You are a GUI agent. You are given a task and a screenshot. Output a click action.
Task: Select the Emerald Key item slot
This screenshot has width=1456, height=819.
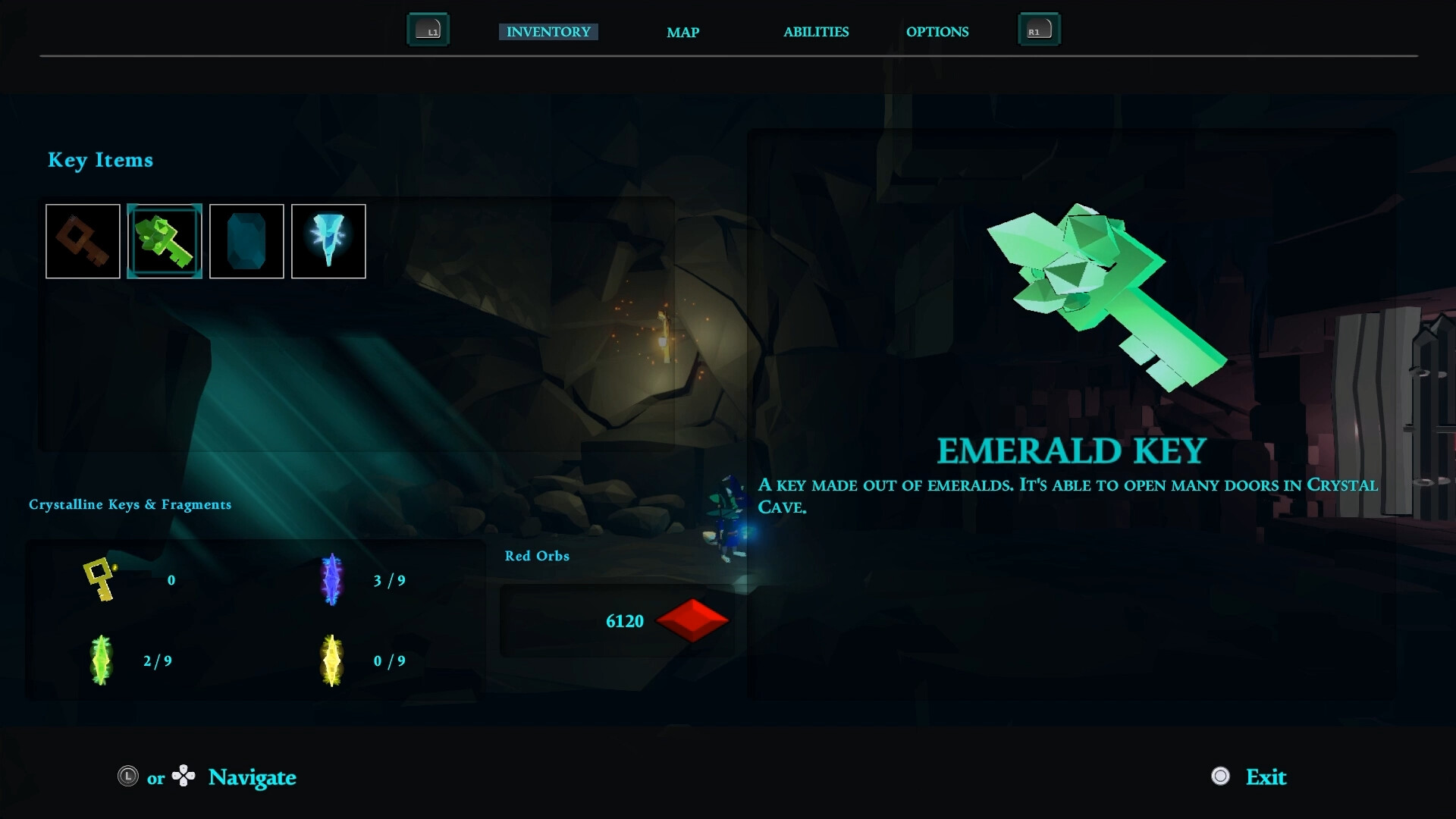[x=165, y=241]
